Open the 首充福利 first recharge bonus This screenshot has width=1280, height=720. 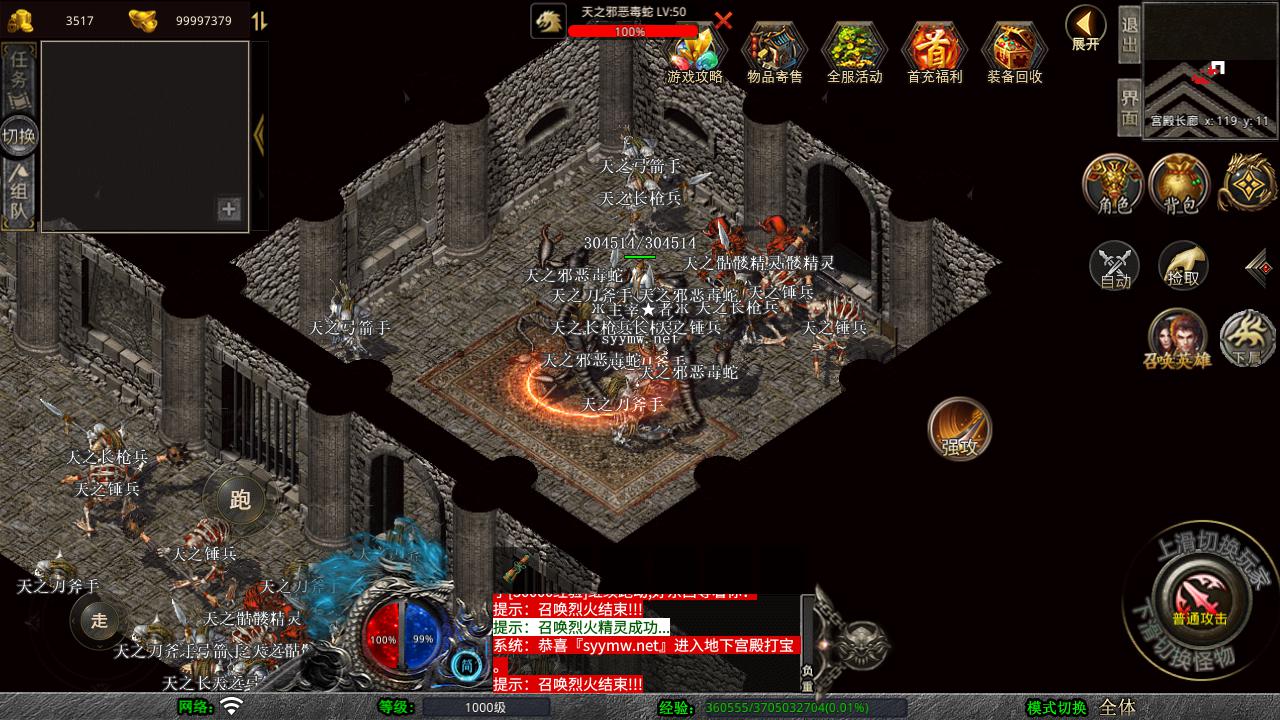[934, 51]
